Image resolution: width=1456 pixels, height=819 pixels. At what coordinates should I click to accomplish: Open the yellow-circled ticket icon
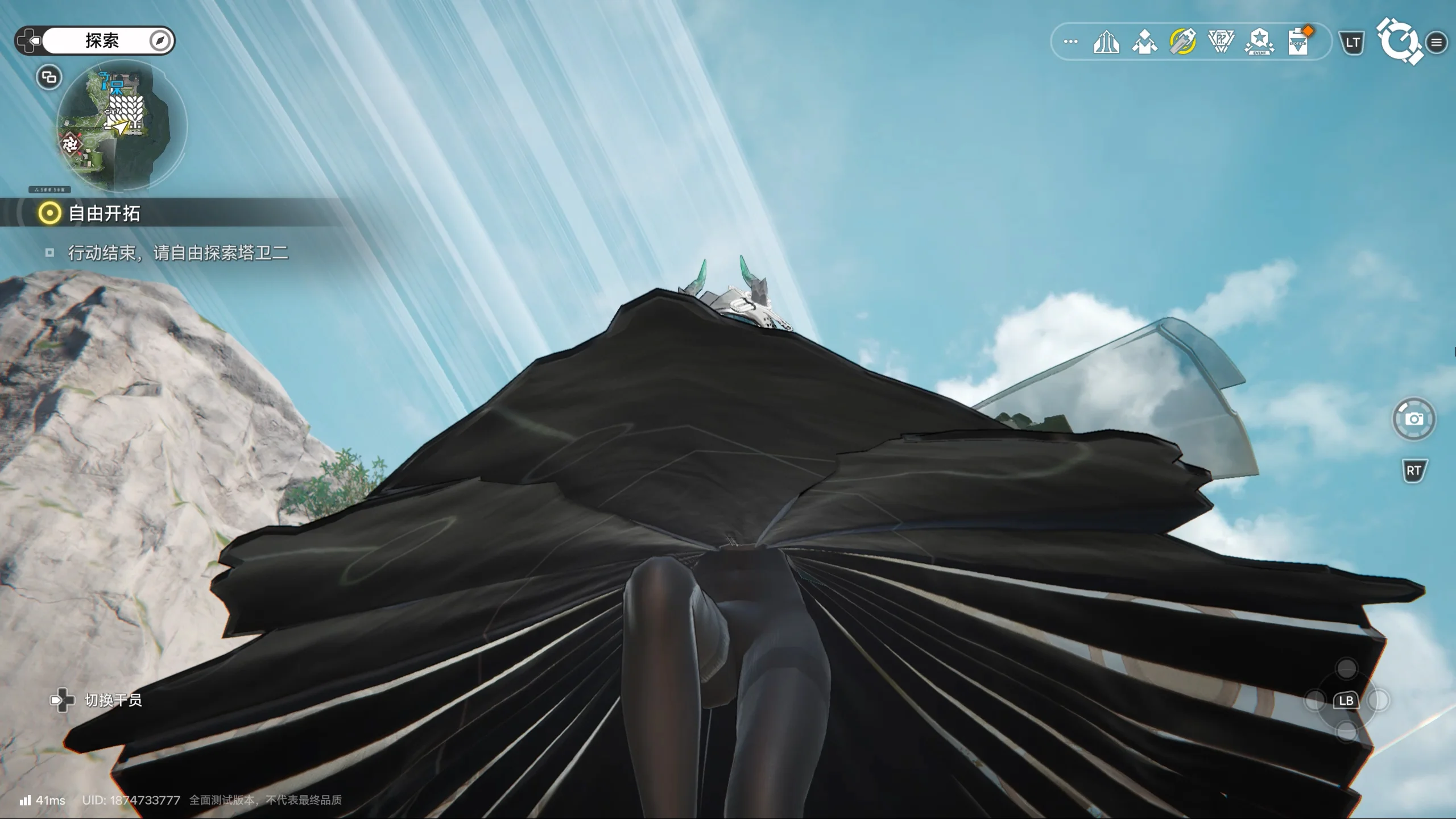[1183, 42]
